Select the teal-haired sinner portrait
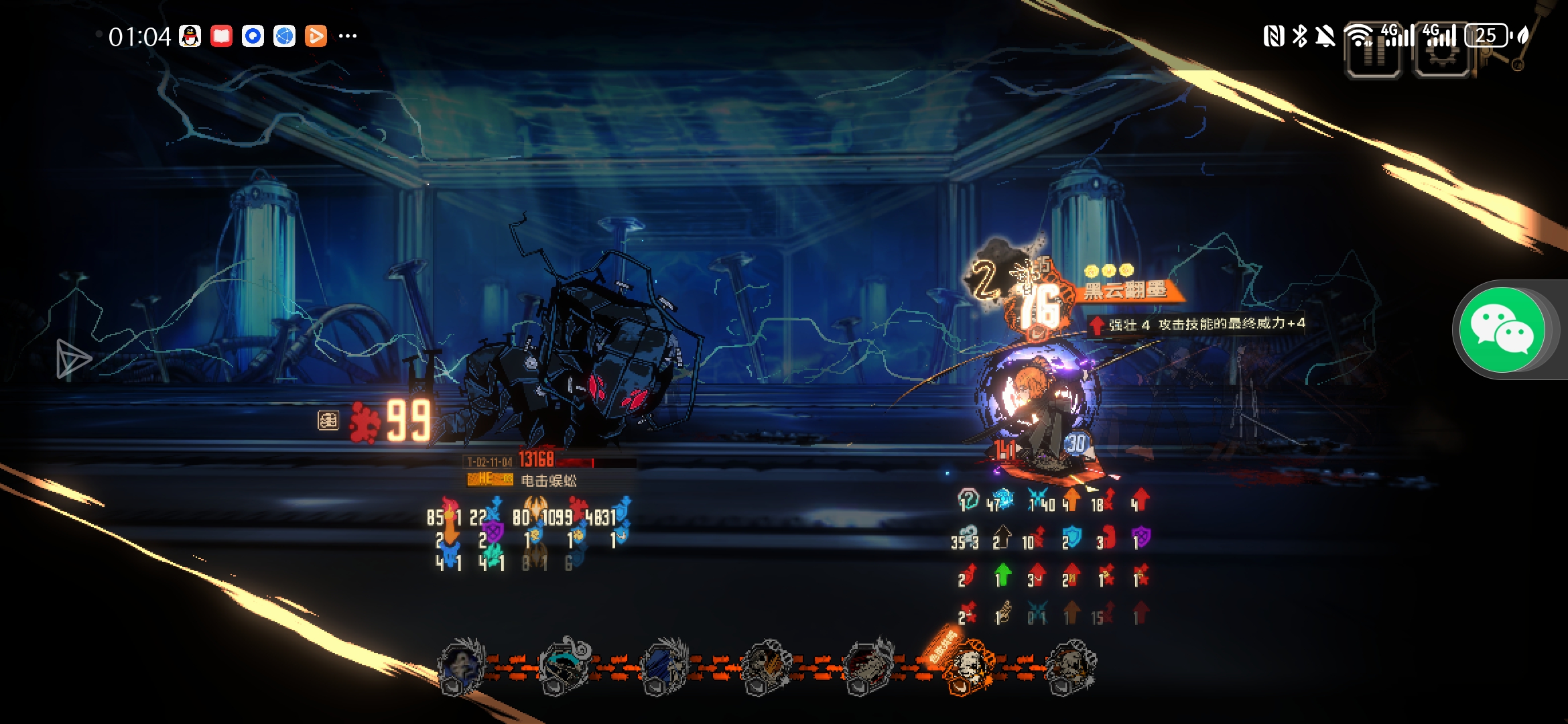Image resolution: width=1568 pixels, height=724 pixels. point(564,666)
